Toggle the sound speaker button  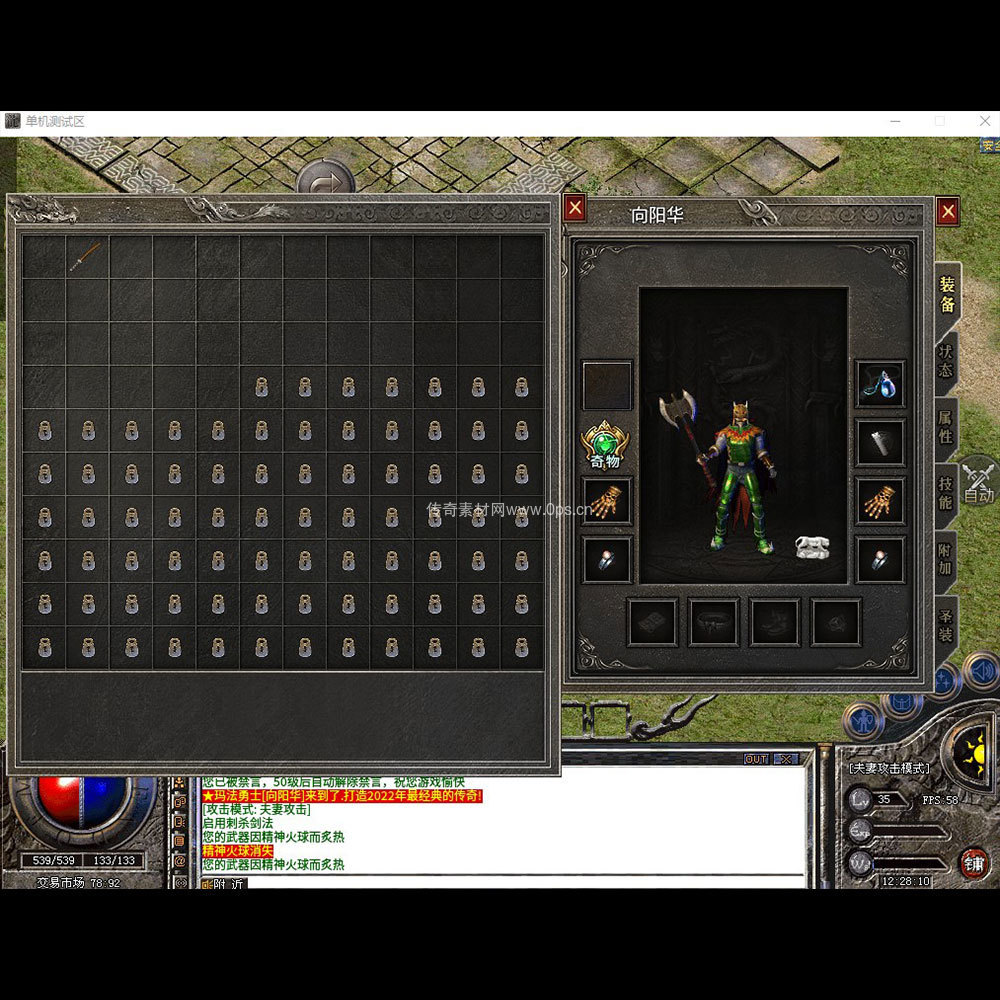(981, 669)
